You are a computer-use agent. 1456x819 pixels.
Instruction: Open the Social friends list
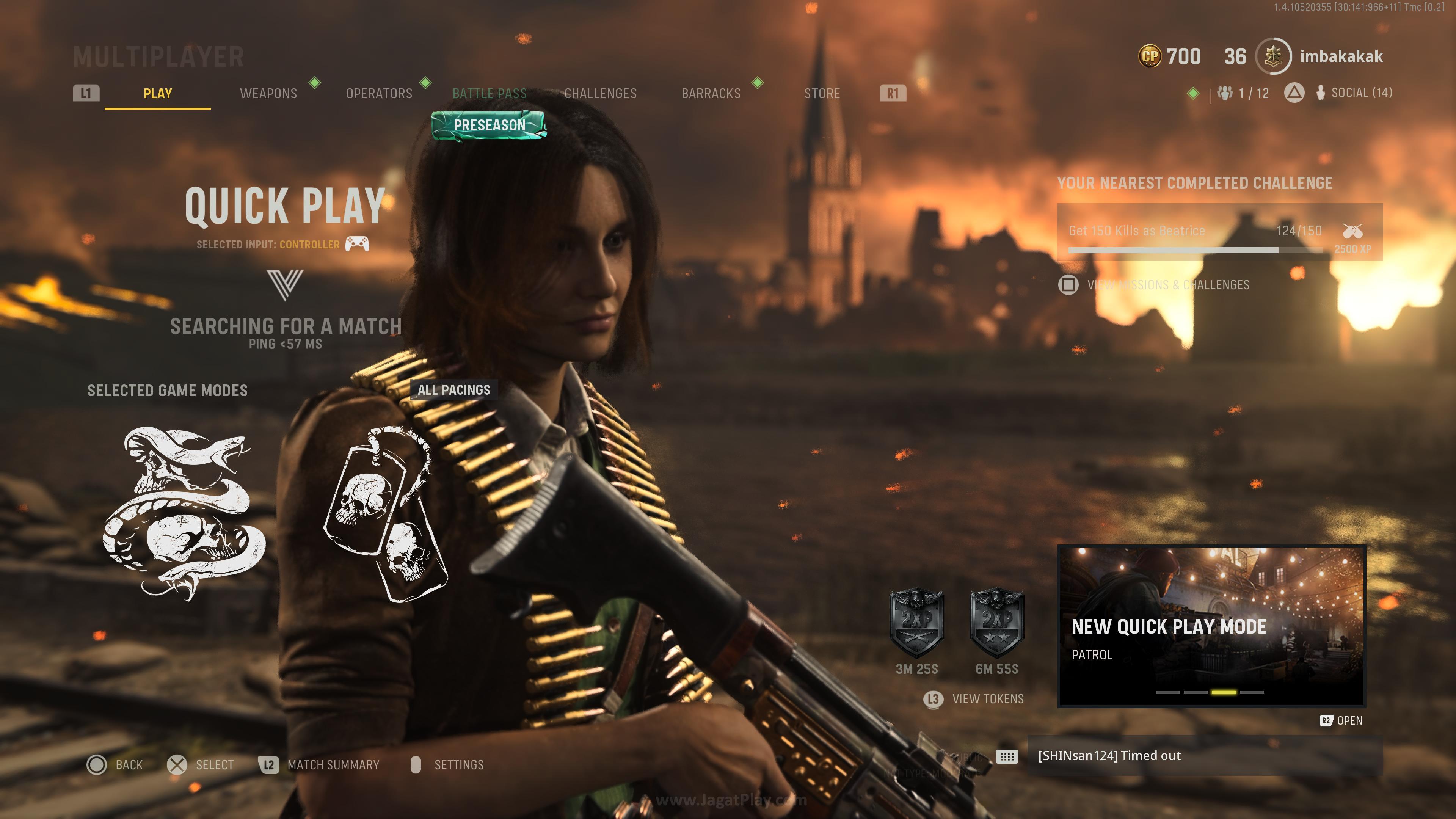[1354, 93]
